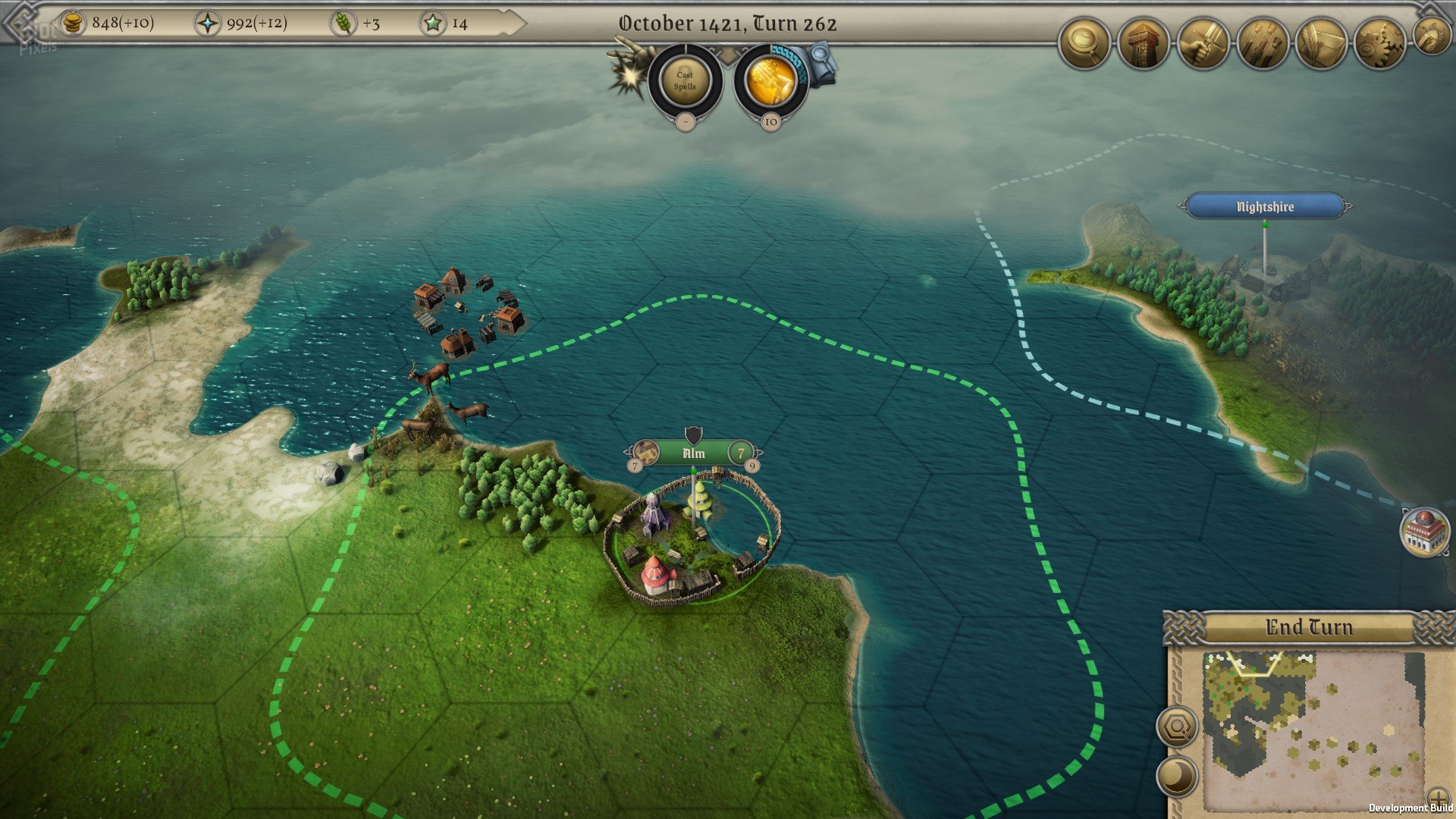The image size is (1456, 819).
Task: Open the gears settings icon
Action: point(1380,45)
